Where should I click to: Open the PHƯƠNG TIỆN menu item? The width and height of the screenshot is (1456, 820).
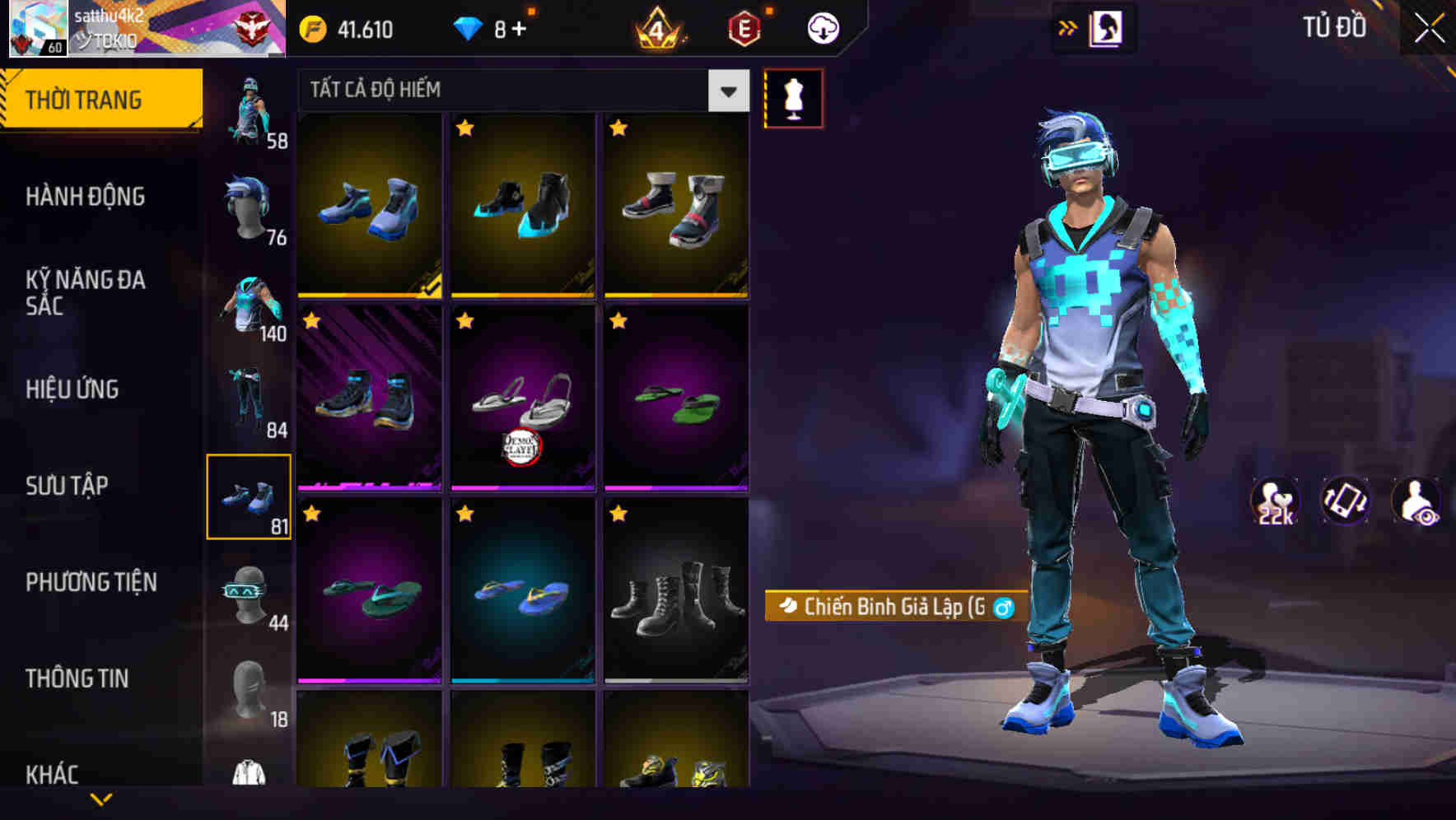point(91,580)
